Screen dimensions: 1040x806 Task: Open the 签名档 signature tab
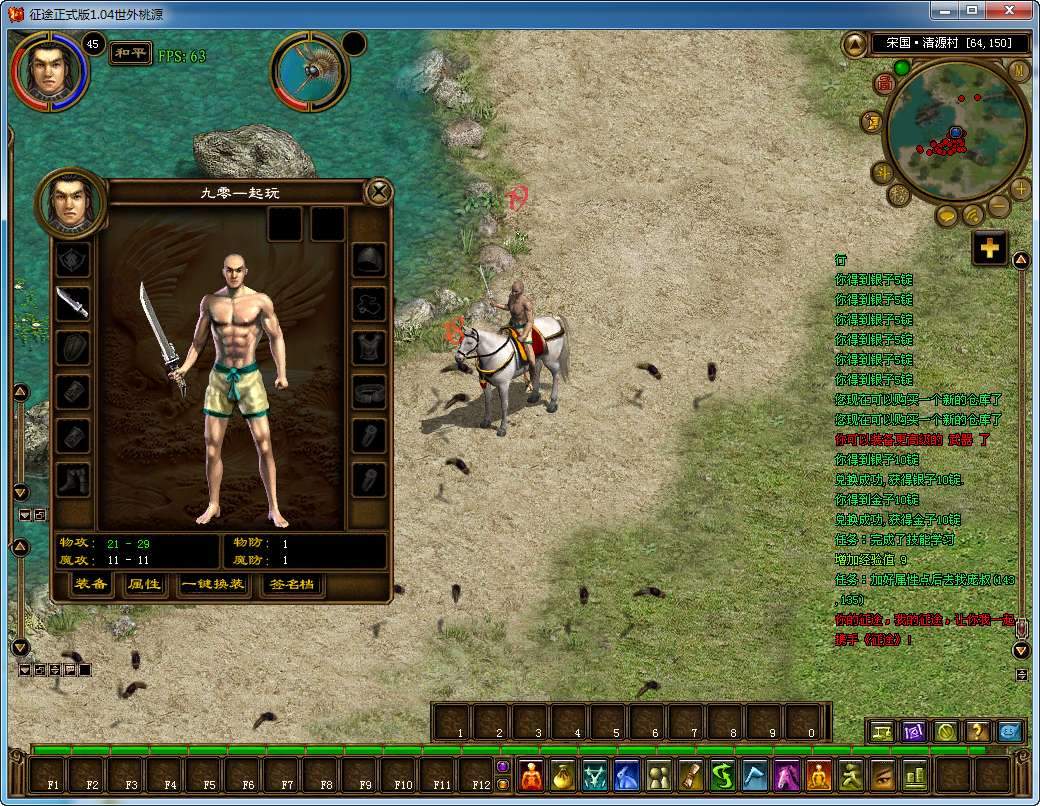[292, 584]
